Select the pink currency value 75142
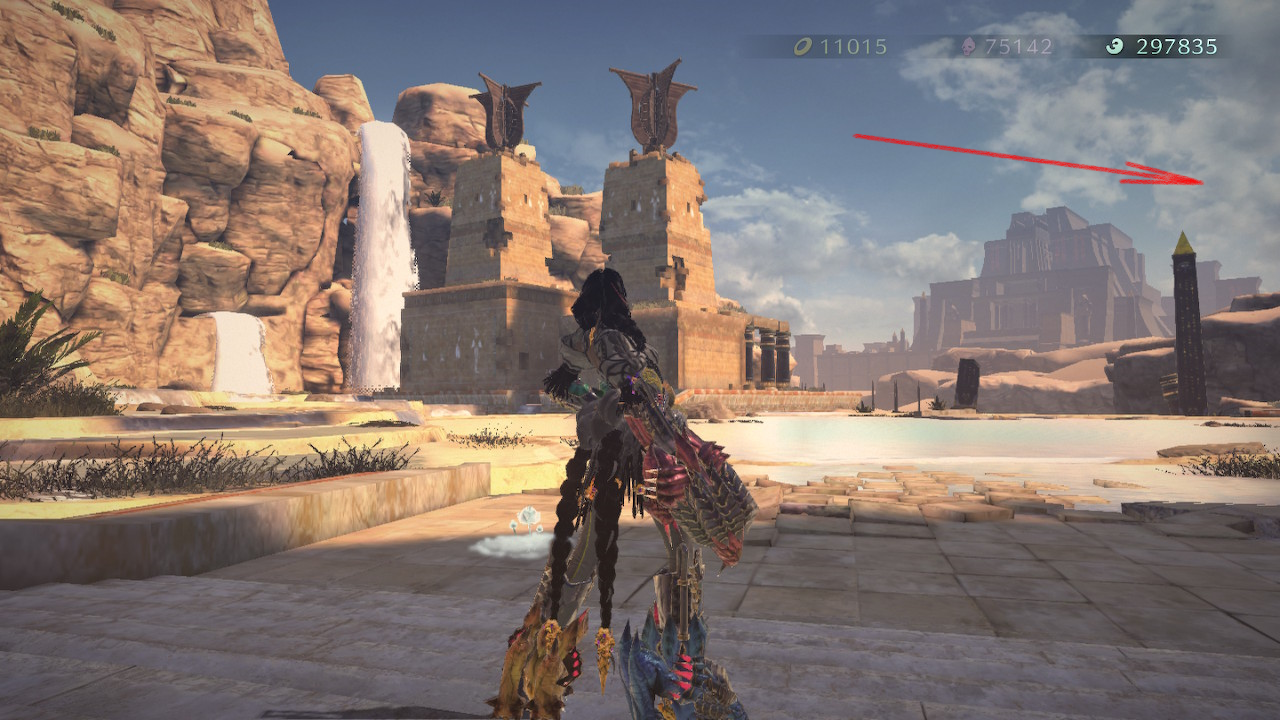1280x720 pixels. coord(1016,44)
